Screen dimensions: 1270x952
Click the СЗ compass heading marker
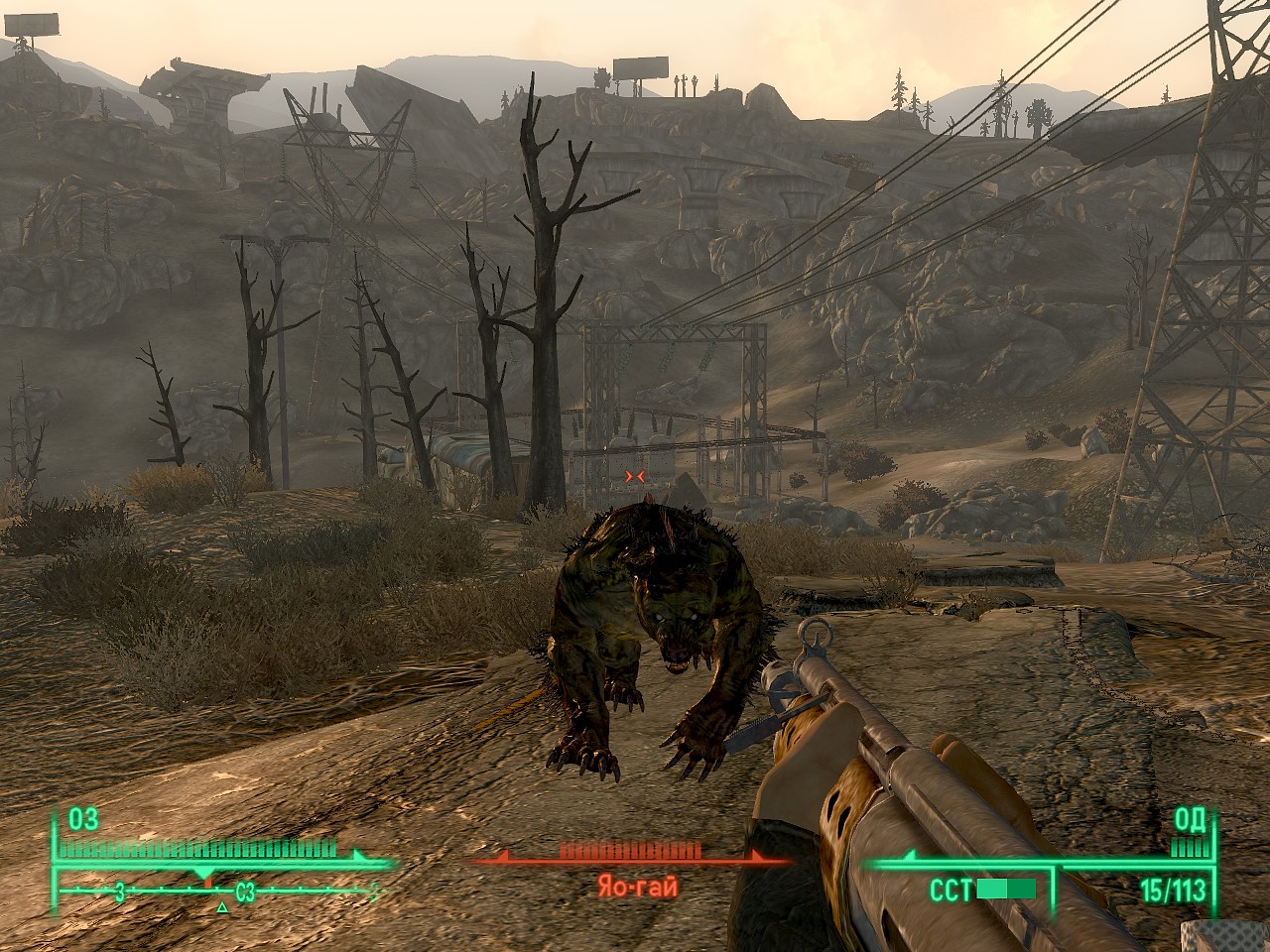click(x=244, y=891)
